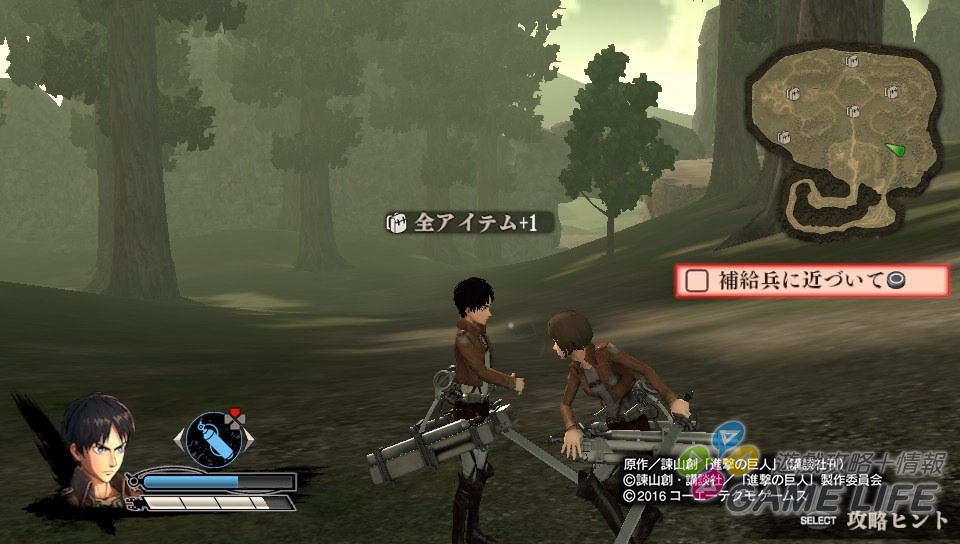
Task: Click Eren's character portrait
Action: click(x=95, y=442)
